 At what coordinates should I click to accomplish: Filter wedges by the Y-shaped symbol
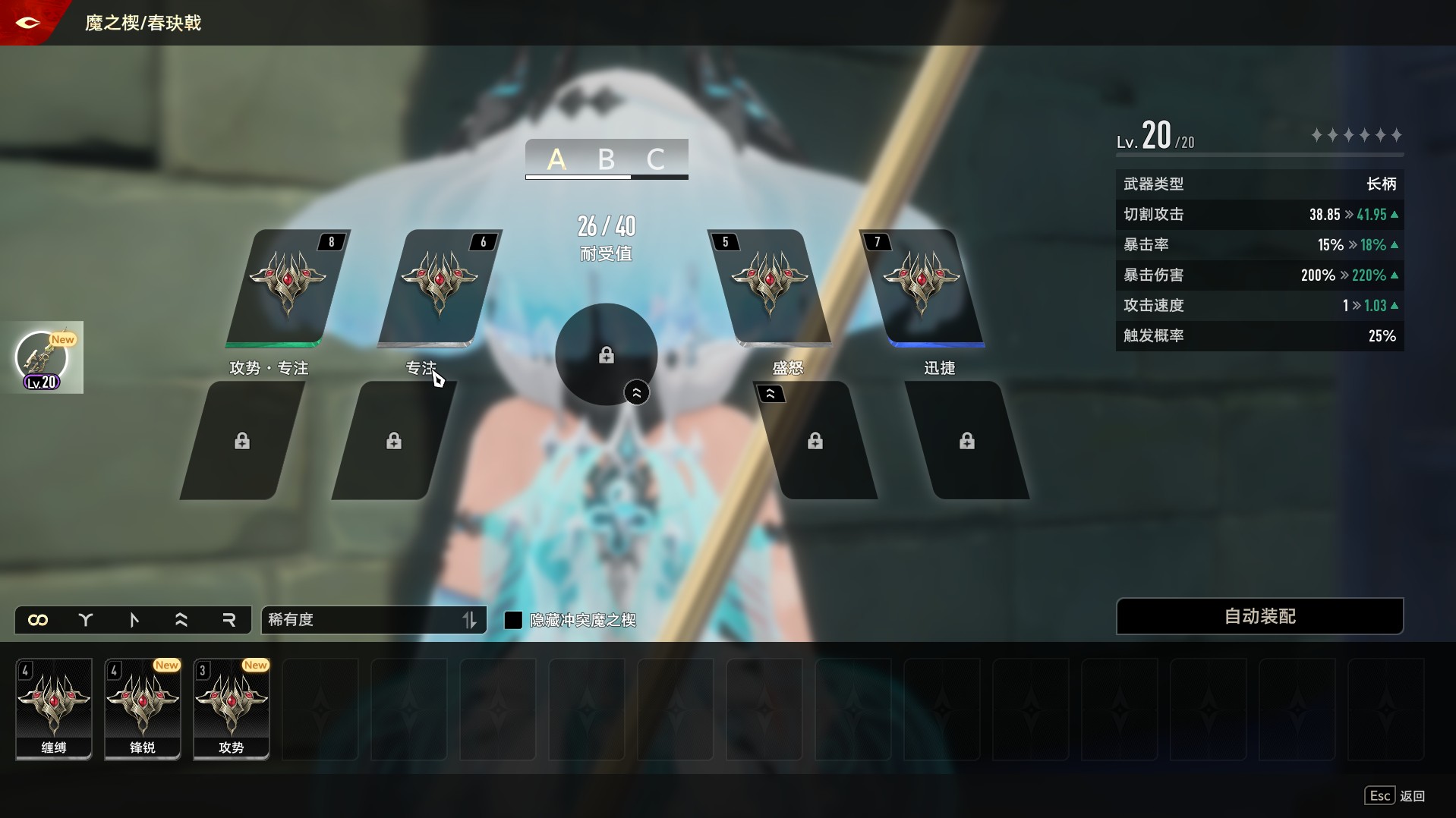86,620
